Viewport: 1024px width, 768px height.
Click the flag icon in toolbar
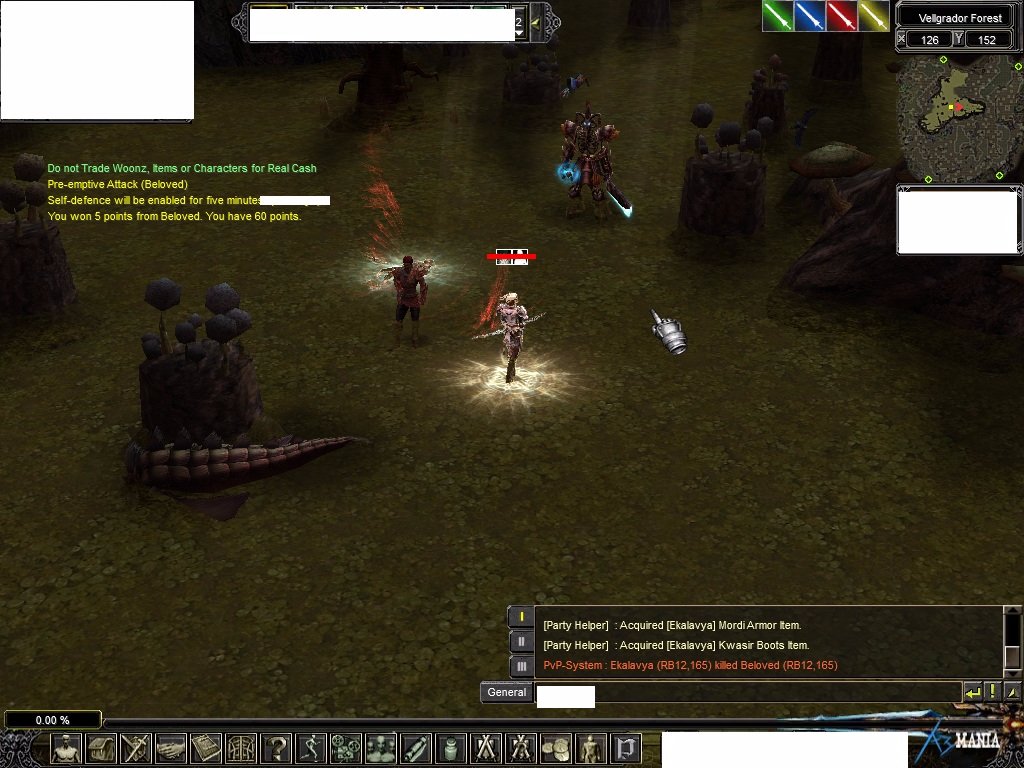pyautogui.click(x=626, y=748)
